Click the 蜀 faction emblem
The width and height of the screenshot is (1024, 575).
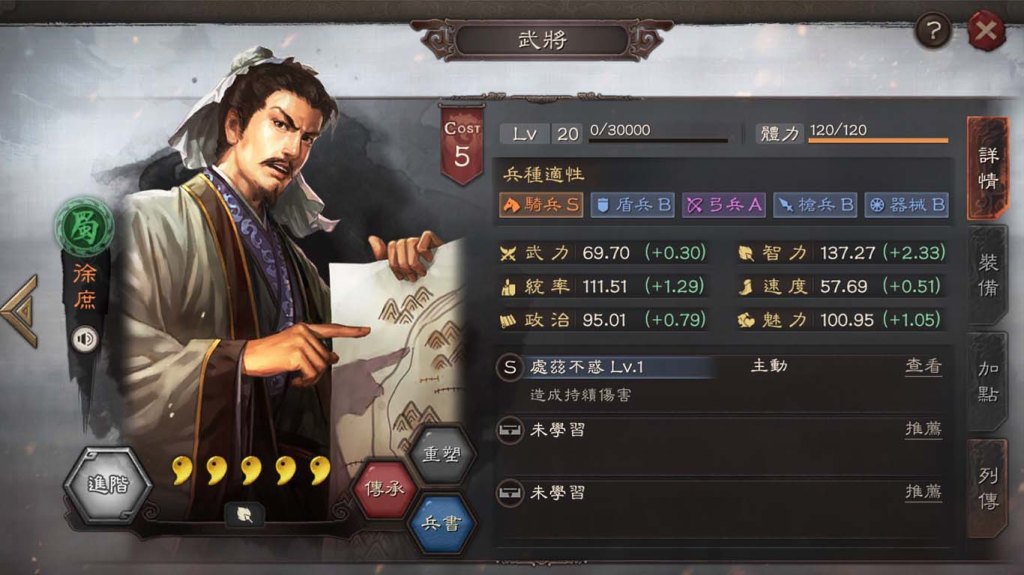[x=84, y=225]
